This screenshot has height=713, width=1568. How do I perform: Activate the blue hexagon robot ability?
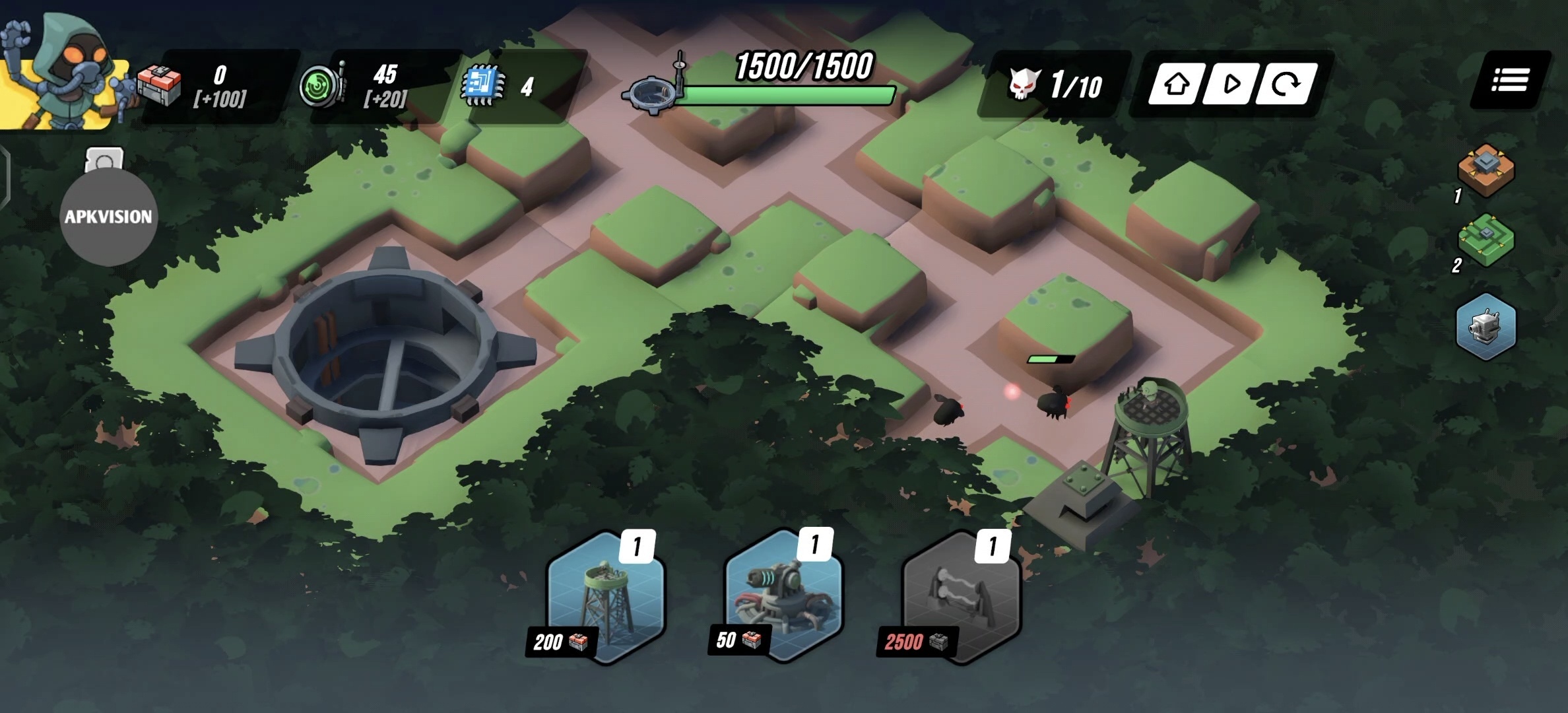1486,327
